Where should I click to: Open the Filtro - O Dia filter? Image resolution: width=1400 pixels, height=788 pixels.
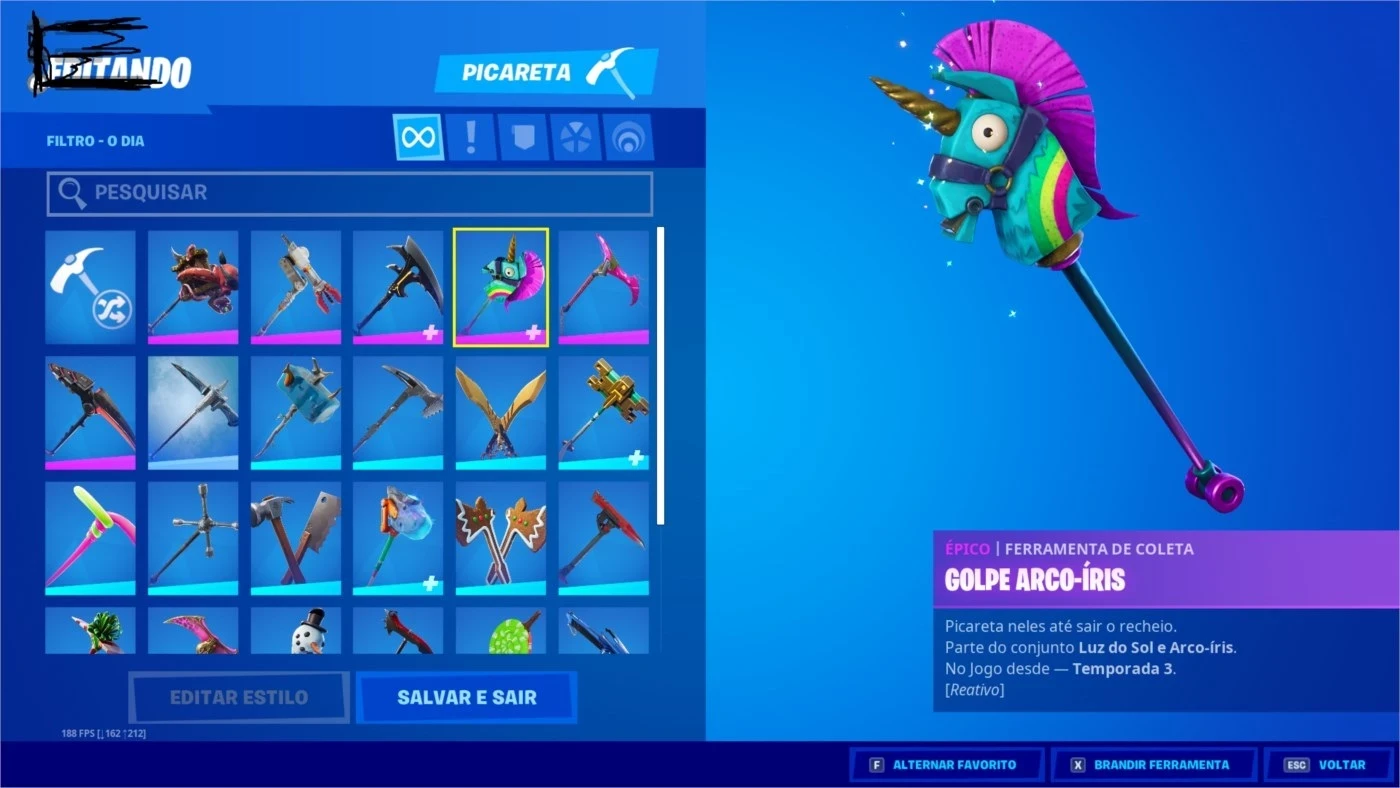tap(97, 140)
